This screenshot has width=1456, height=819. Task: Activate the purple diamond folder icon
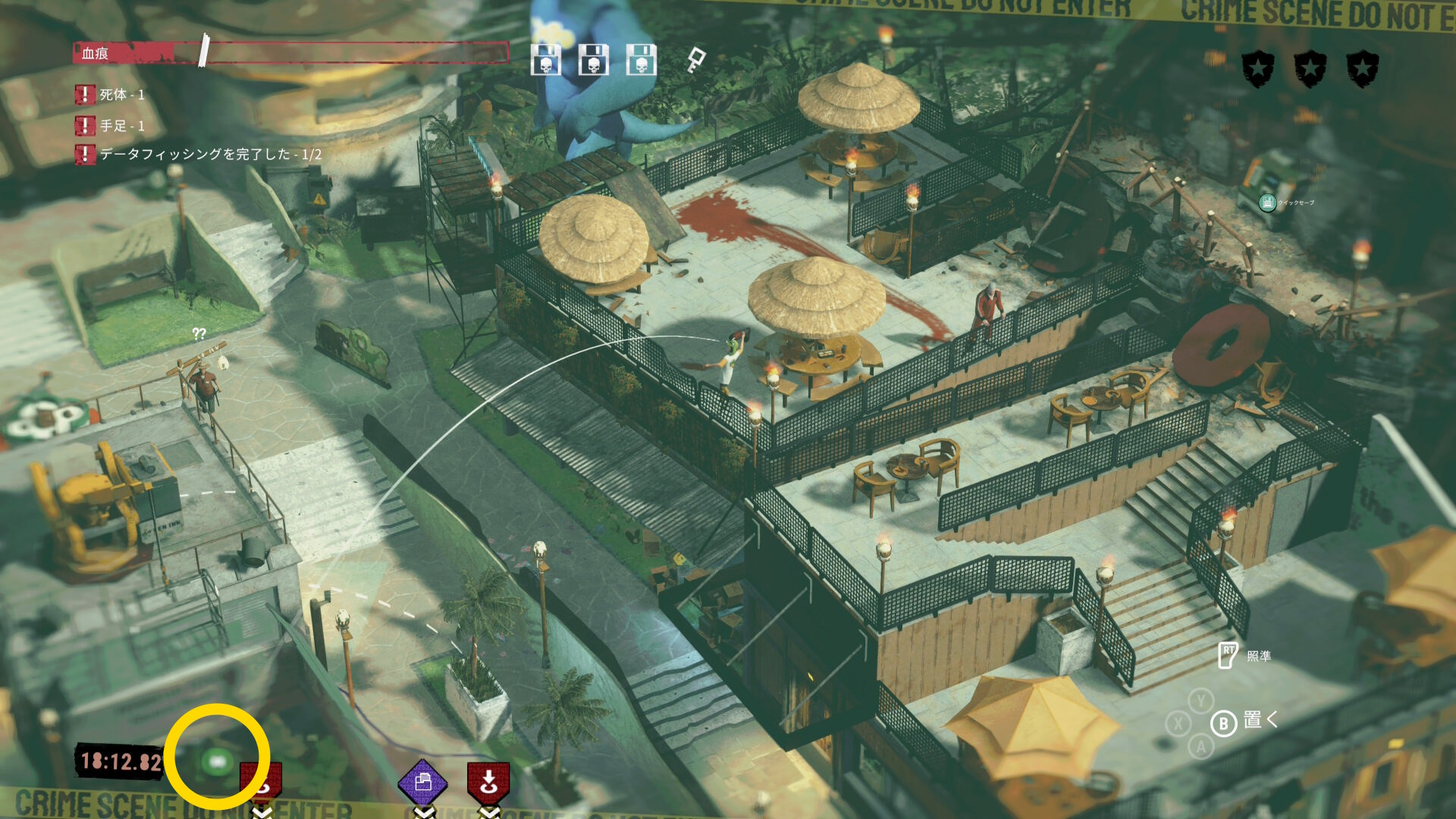[x=423, y=783]
